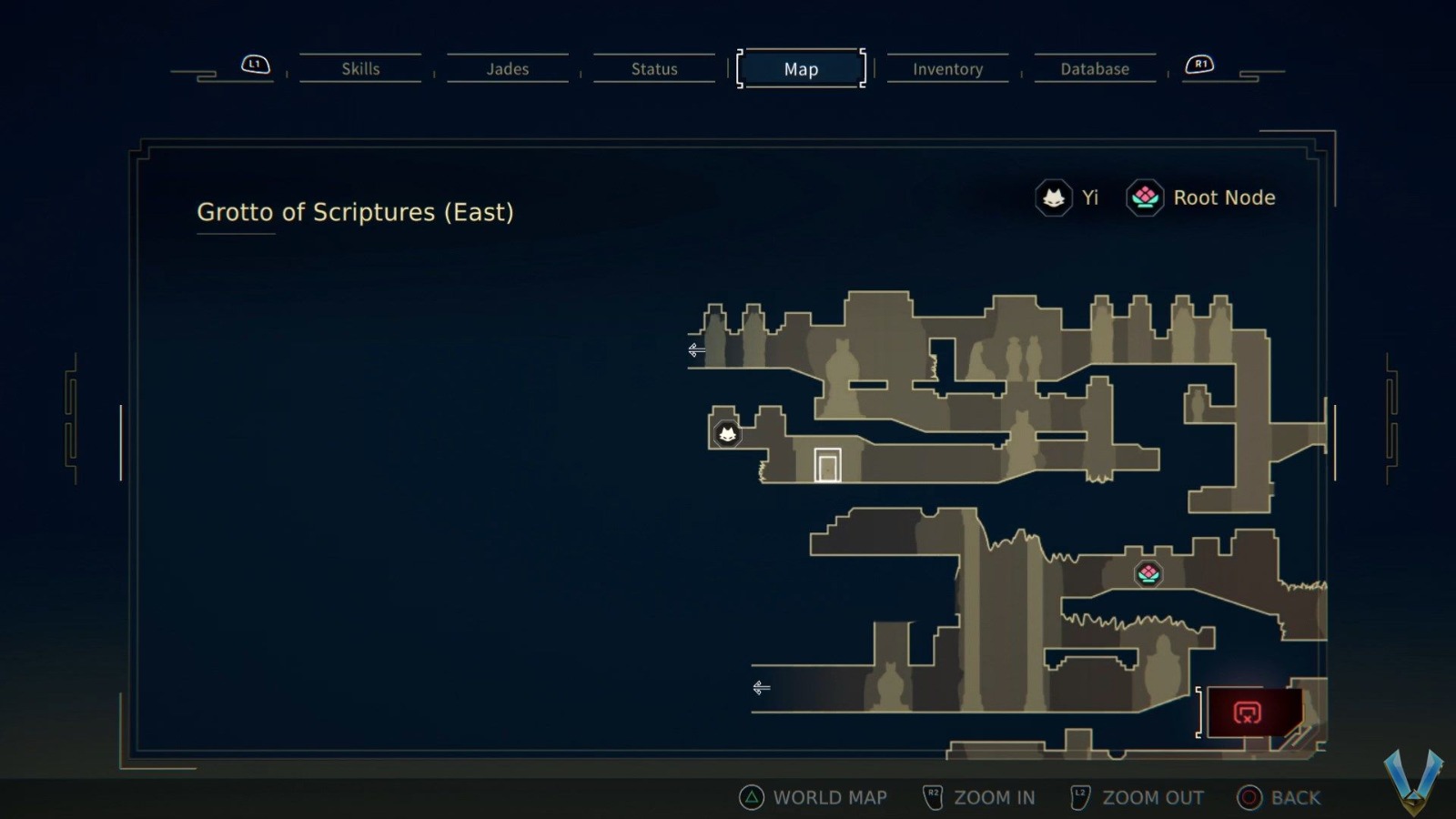The width and height of the screenshot is (1456, 819).
Task: Click the R2 icon beside Zoom In
Action: pos(933,795)
